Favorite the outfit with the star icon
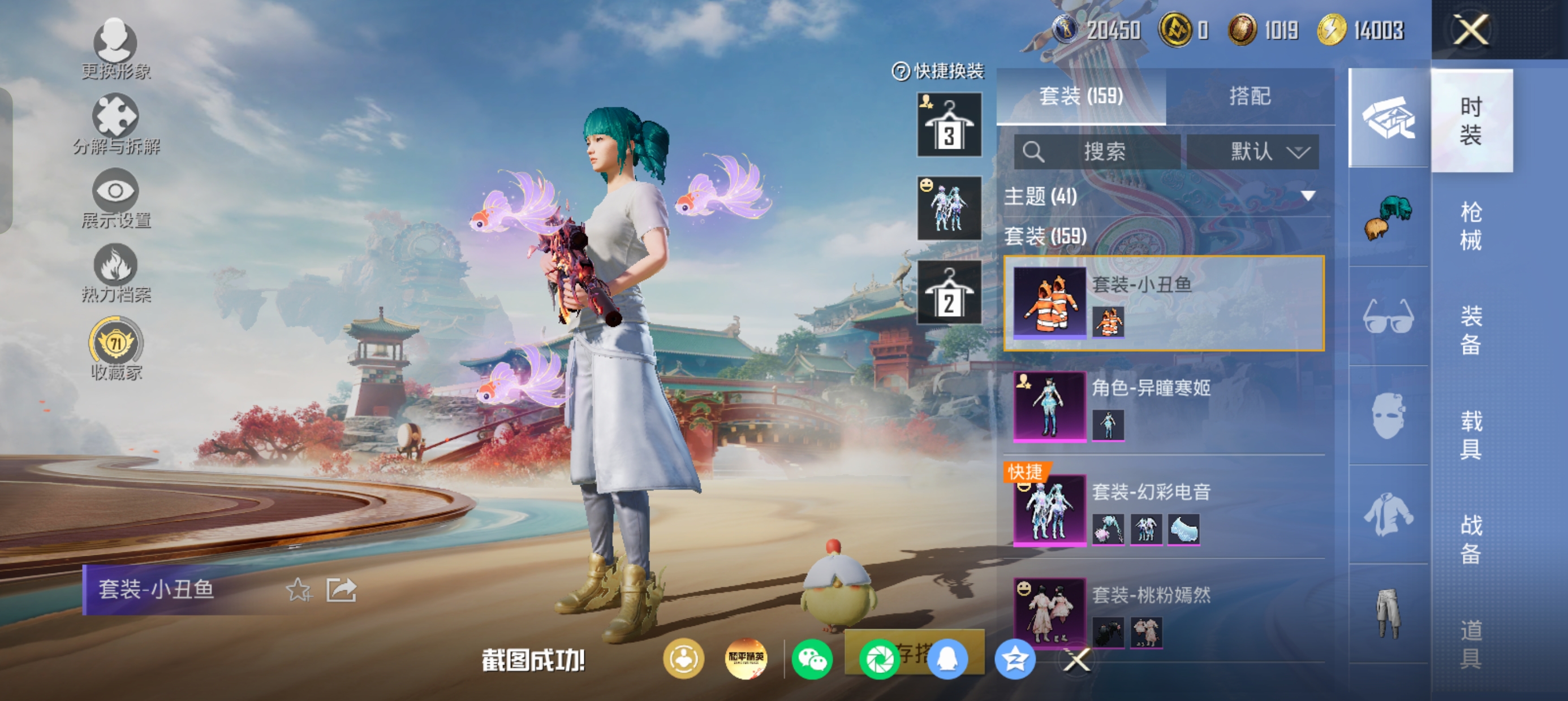 [298, 590]
